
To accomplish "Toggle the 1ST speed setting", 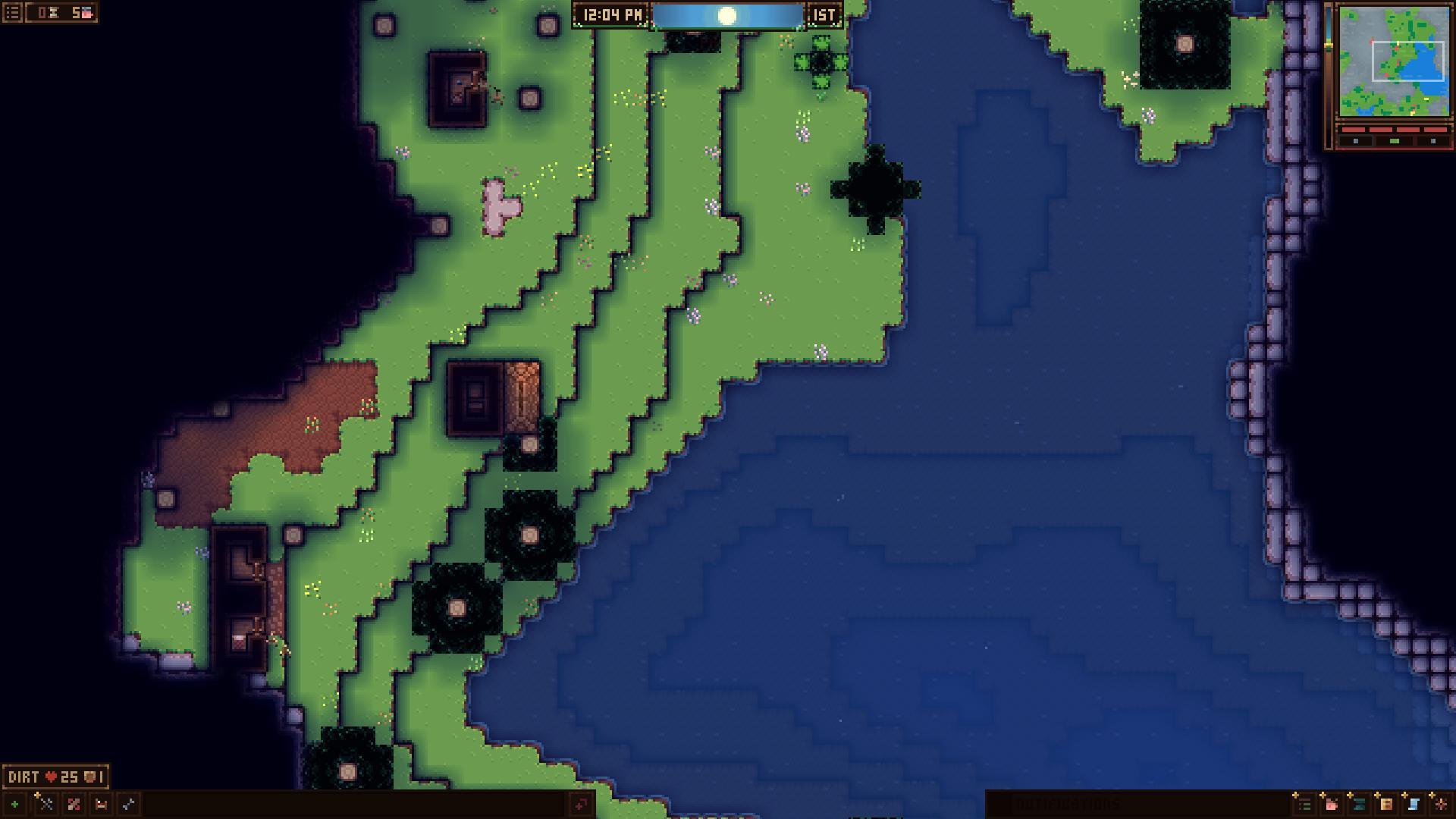I will coord(825,13).
